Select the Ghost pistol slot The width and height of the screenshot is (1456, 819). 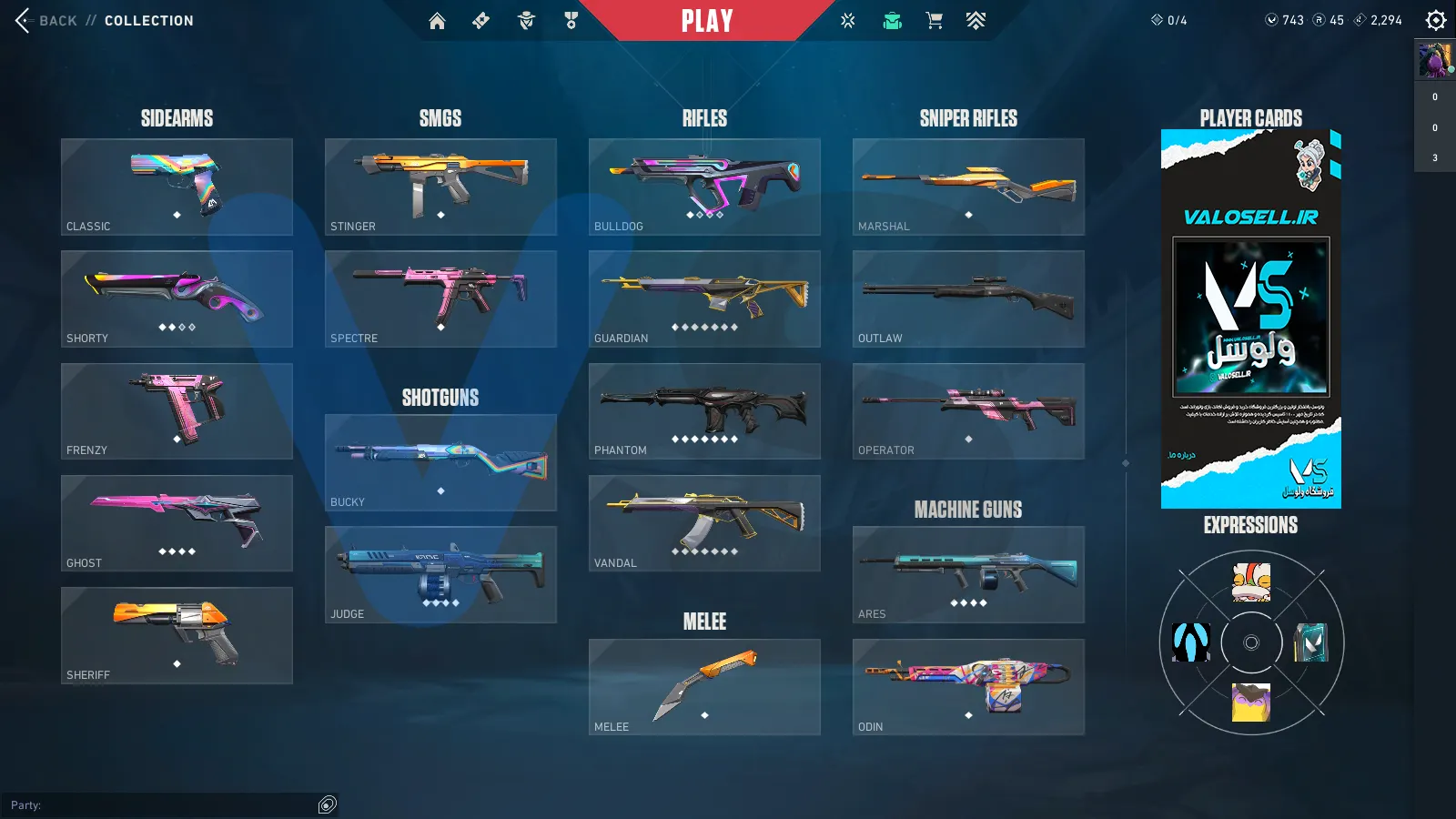(177, 523)
